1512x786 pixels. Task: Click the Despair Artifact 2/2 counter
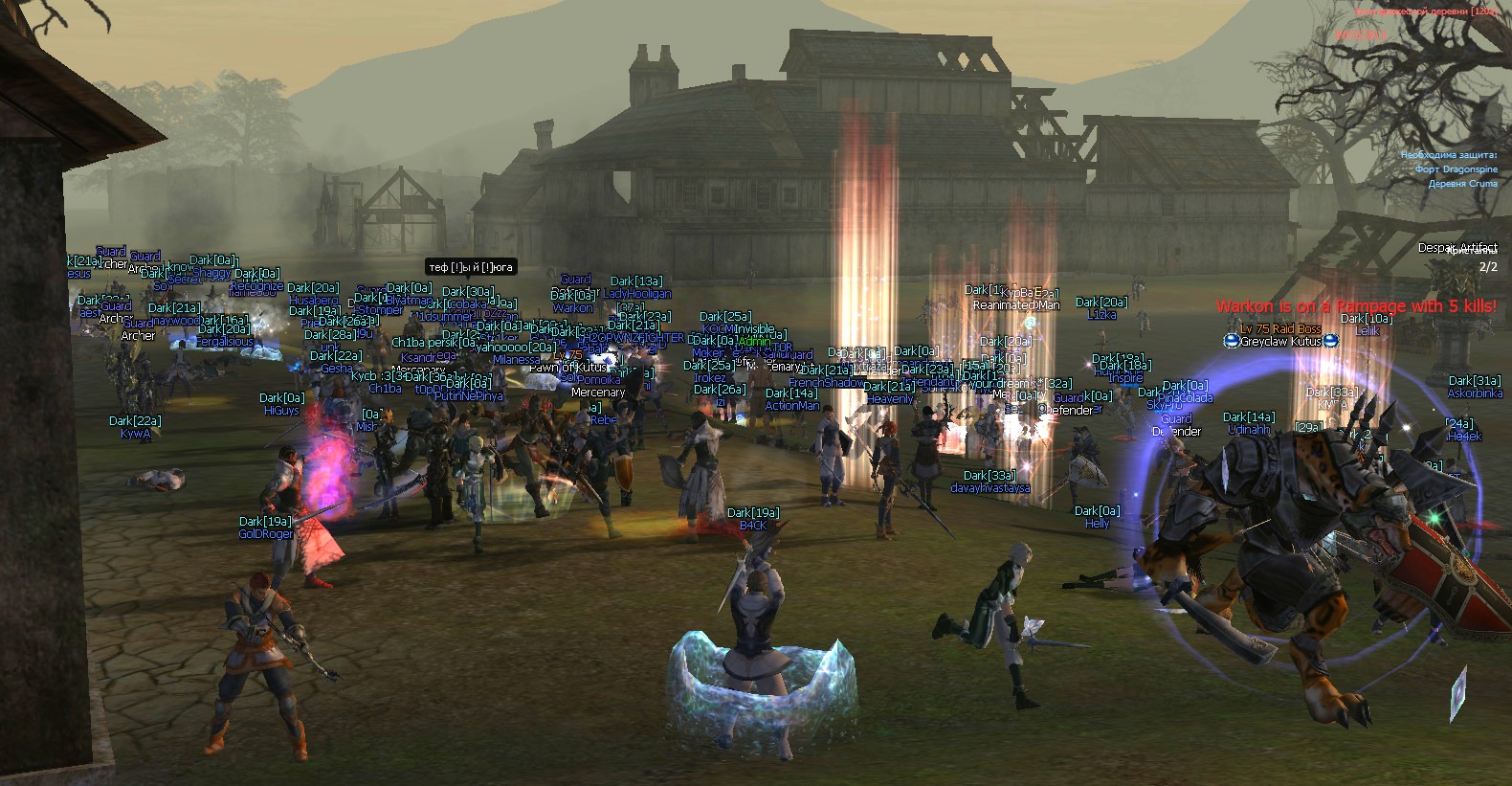tap(1490, 268)
